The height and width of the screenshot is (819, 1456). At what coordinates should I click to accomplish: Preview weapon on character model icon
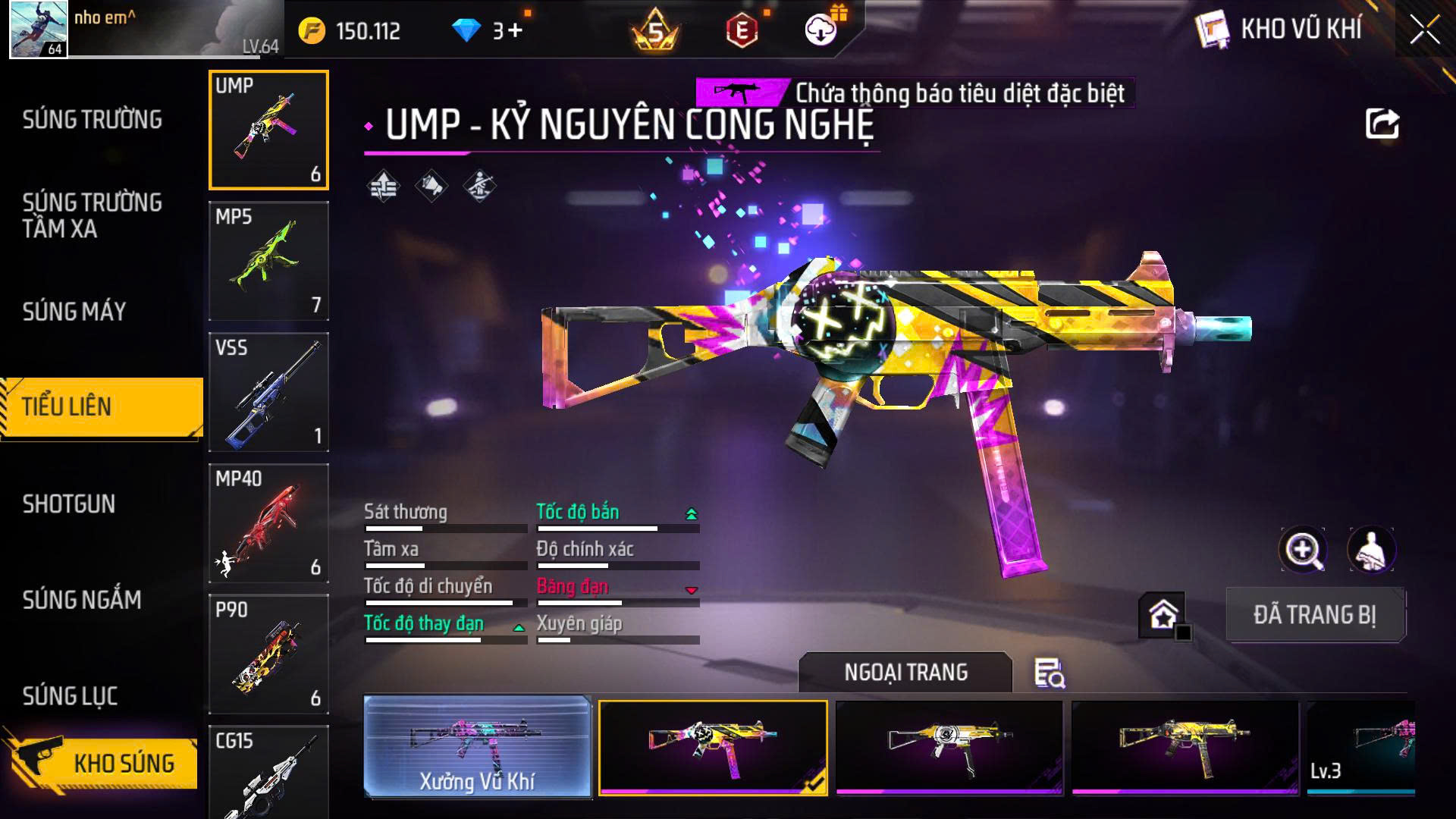click(x=1370, y=550)
